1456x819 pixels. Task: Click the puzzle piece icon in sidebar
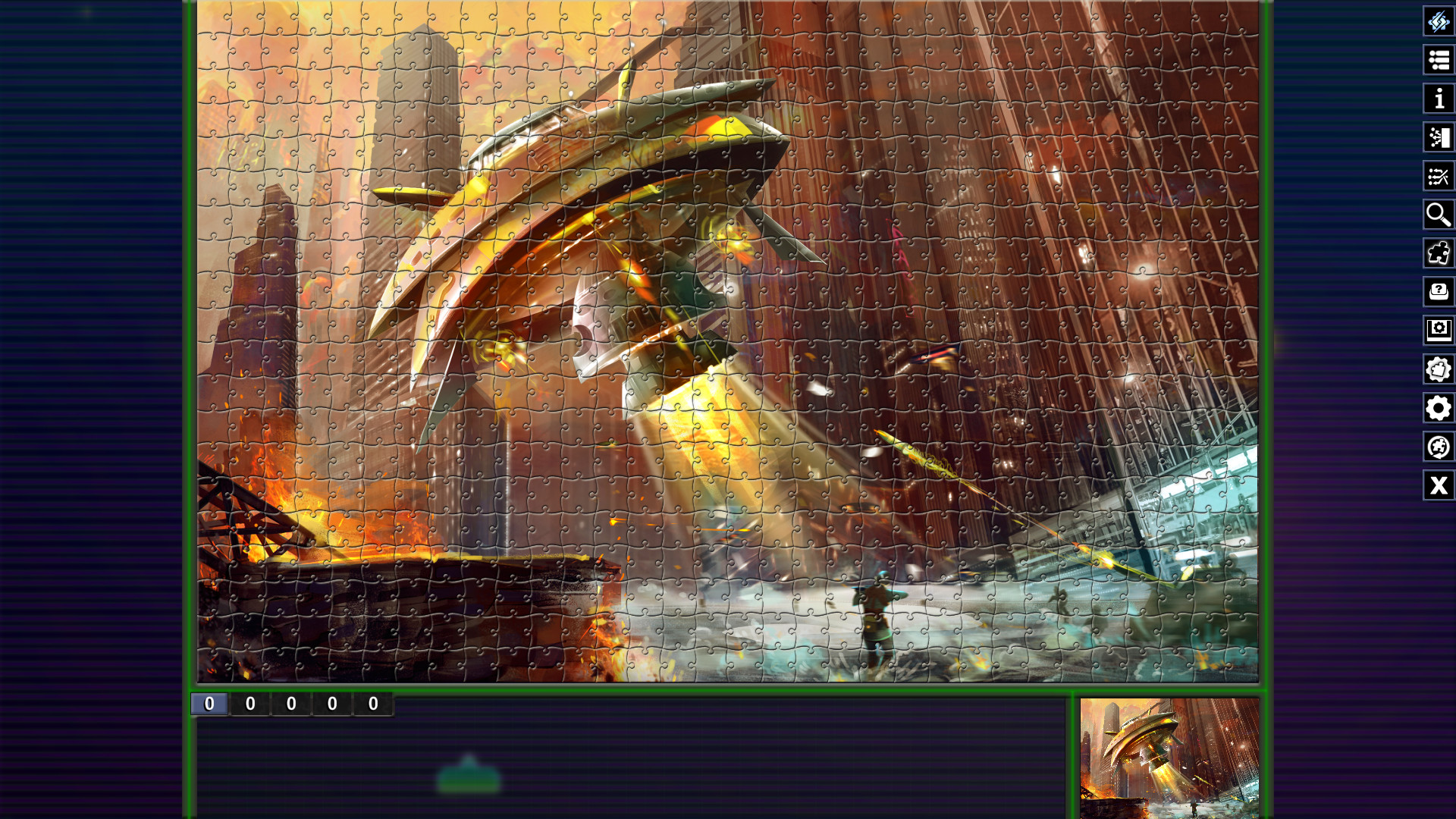[1439, 253]
